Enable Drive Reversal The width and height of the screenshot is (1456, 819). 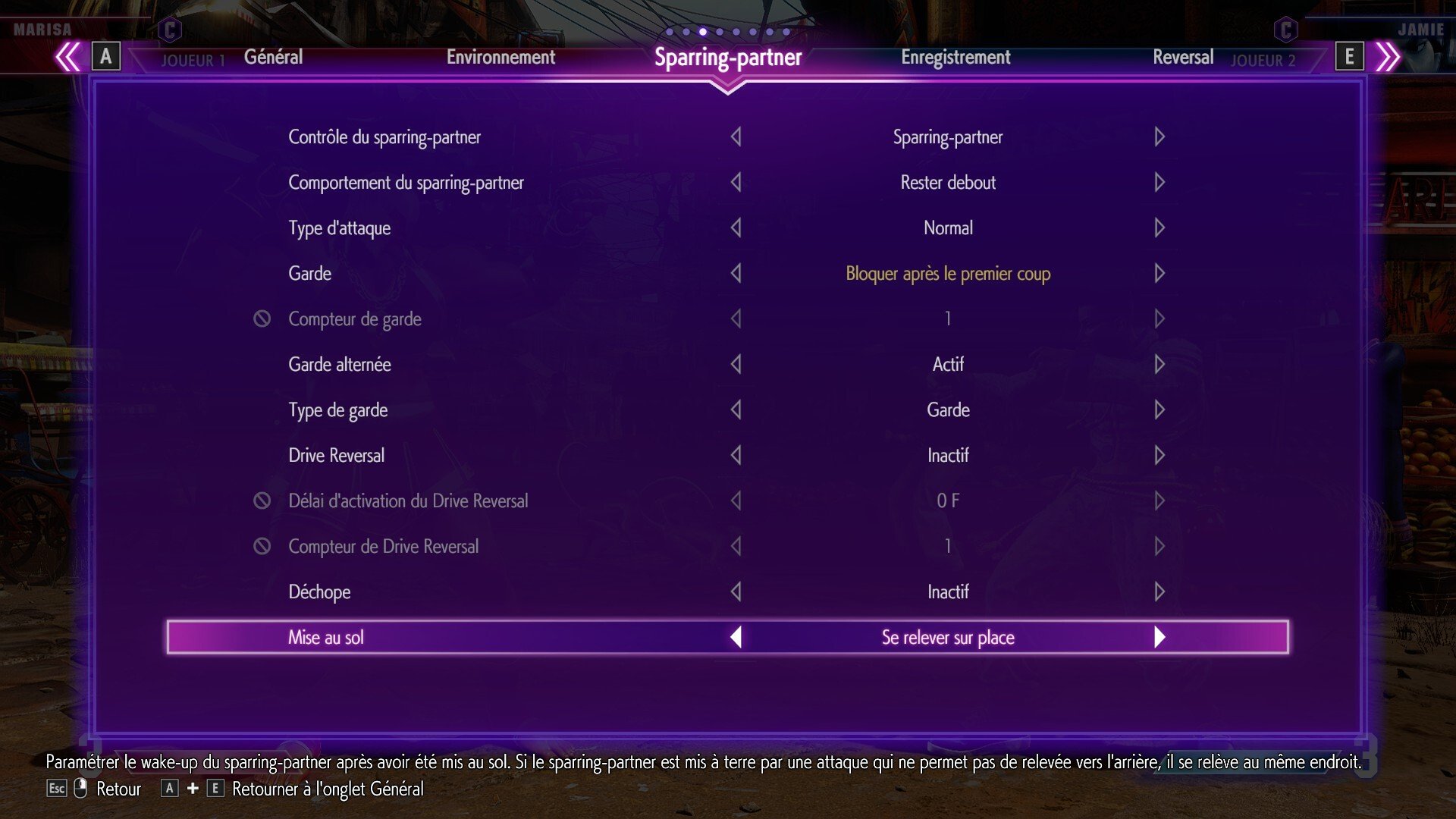click(1159, 455)
